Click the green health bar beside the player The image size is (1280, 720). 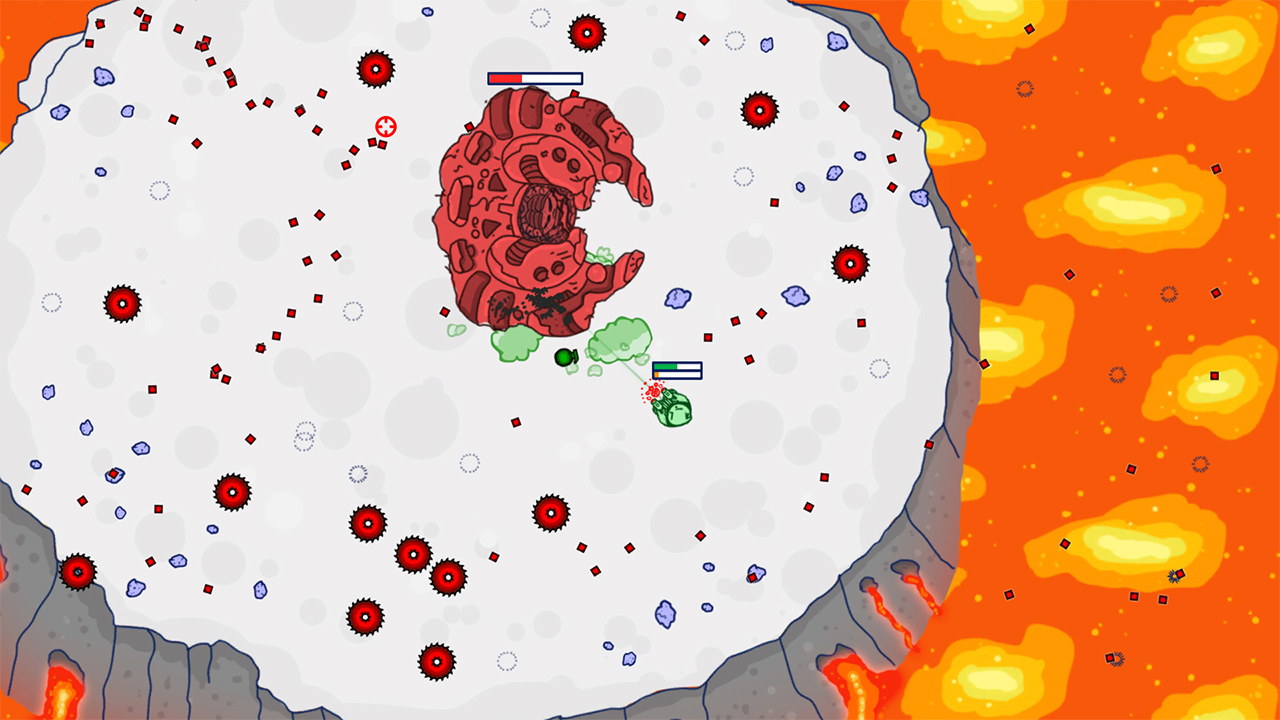[x=678, y=368]
